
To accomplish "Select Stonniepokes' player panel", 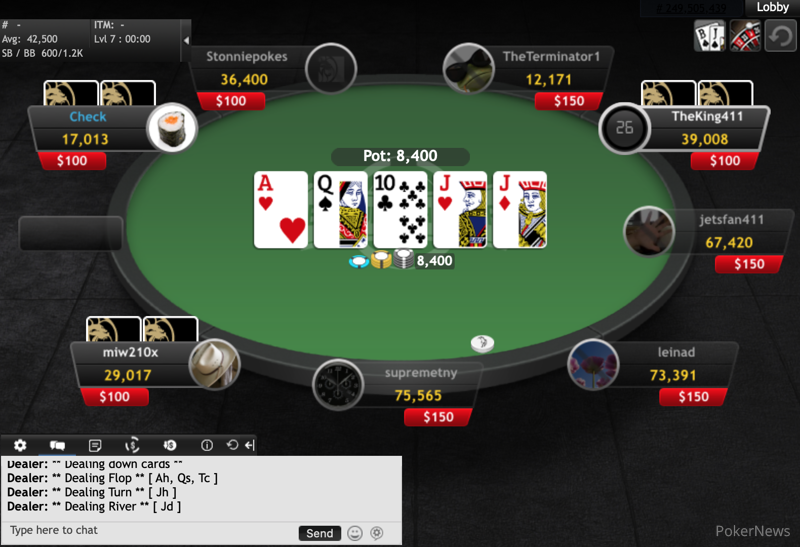I will [246, 57].
